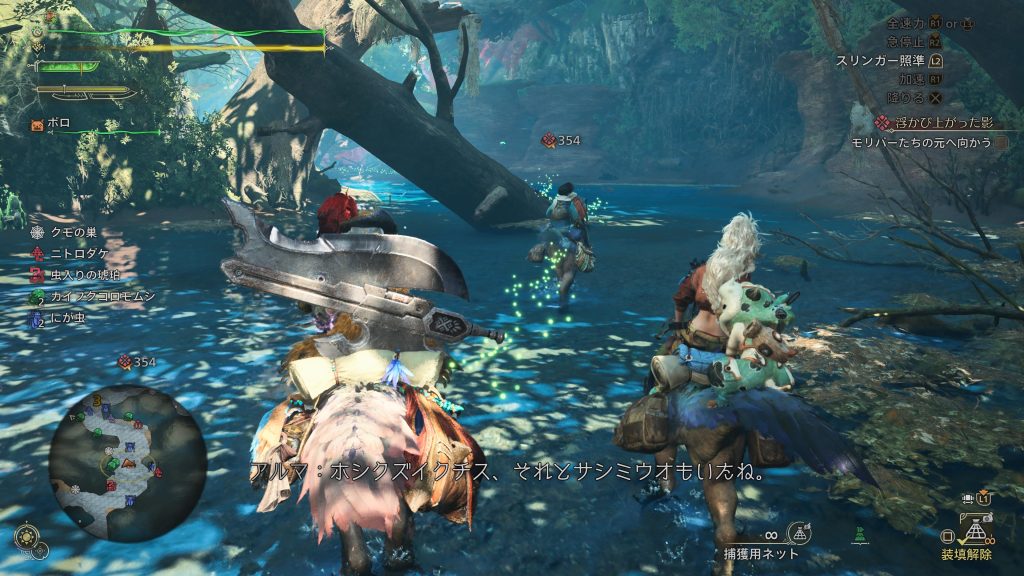The width and height of the screenshot is (1024, 576).
Task: Select the 捕獲用ネット item bar icon
Action: [x=798, y=533]
